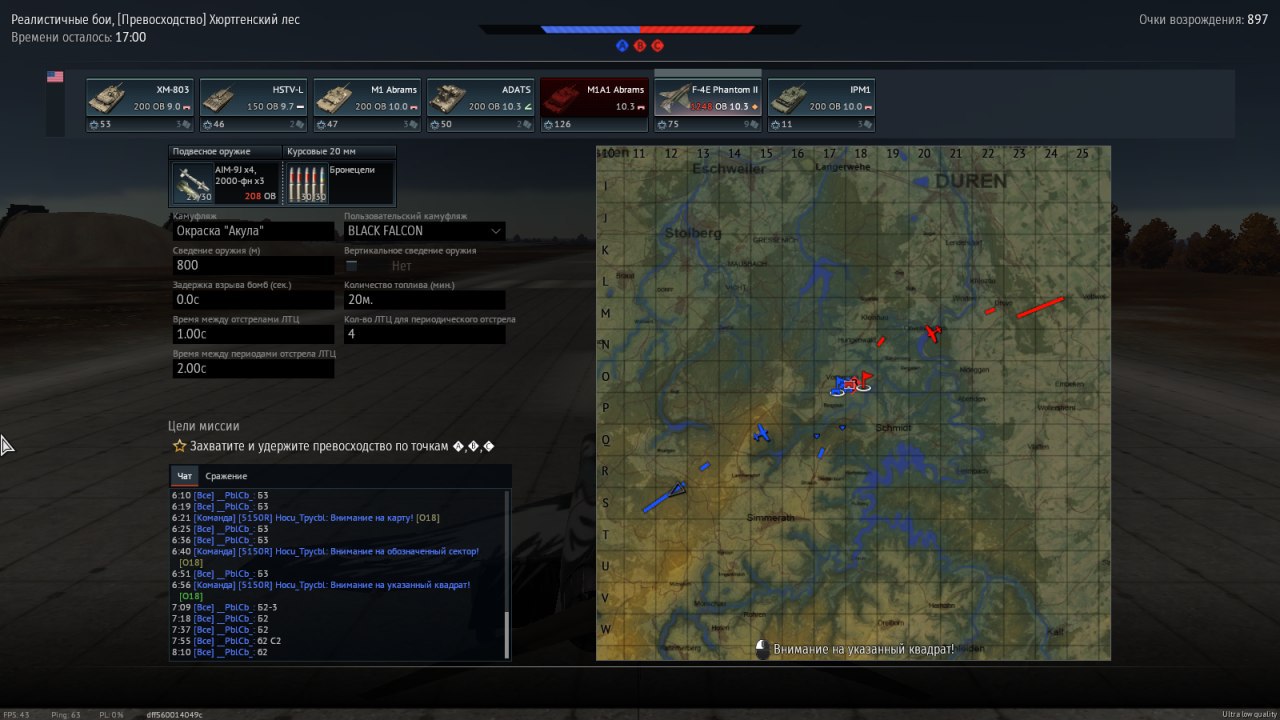The image size is (1280, 720).
Task: Toggle vertical weapon convergence checkbox
Action: (352, 266)
